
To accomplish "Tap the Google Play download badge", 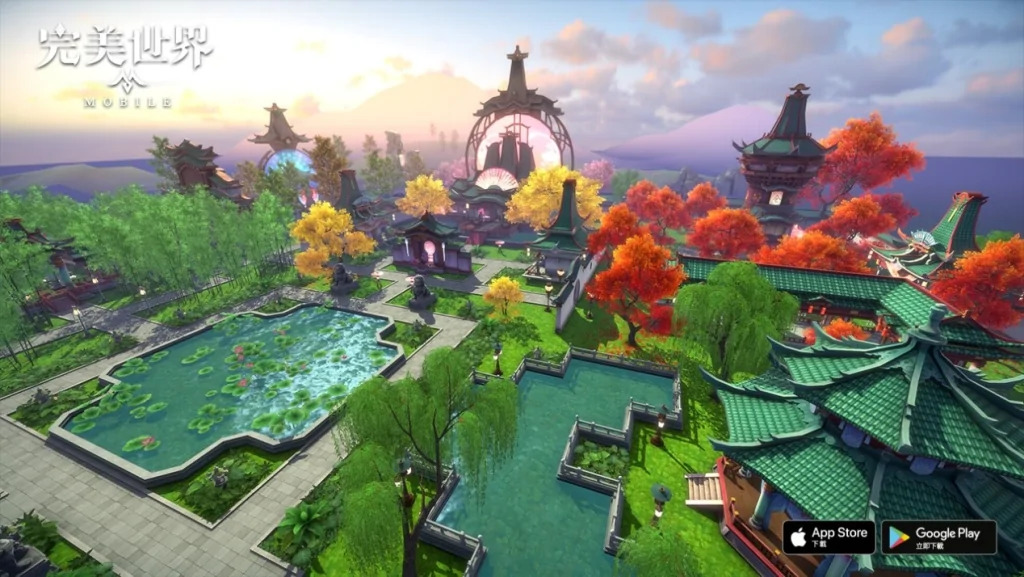I will [938, 538].
